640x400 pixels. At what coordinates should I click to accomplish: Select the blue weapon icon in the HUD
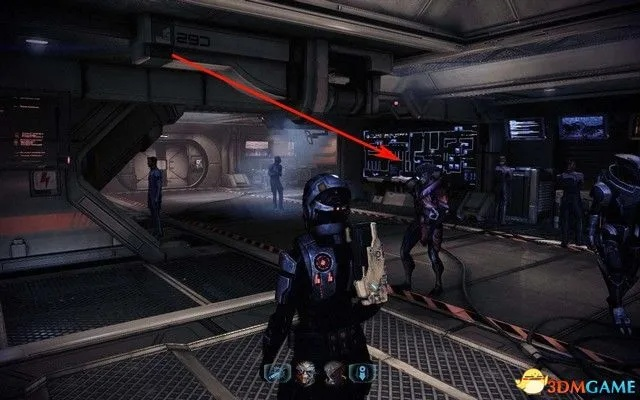[276, 373]
